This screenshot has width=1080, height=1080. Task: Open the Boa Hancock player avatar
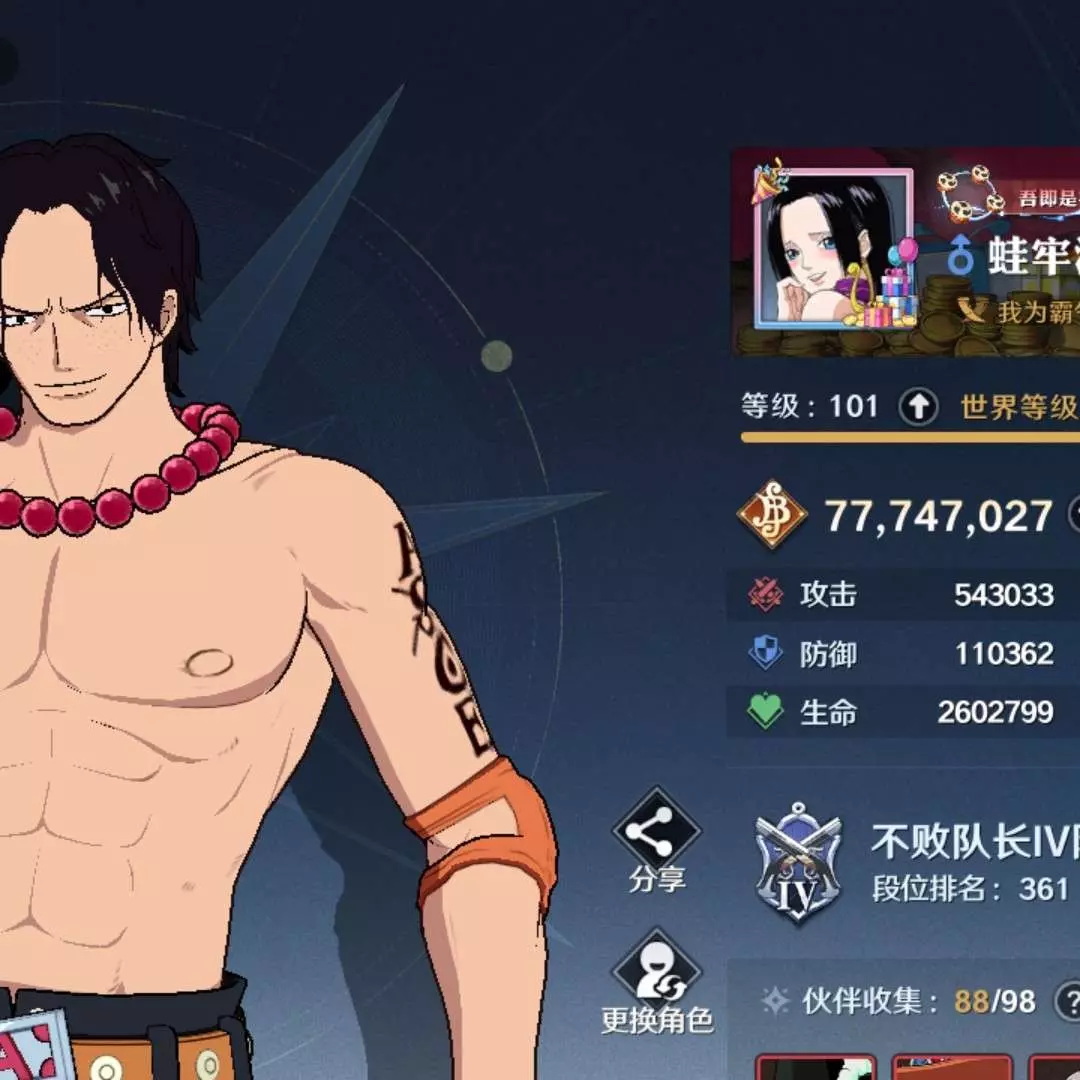pyautogui.click(x=833, y=248)
